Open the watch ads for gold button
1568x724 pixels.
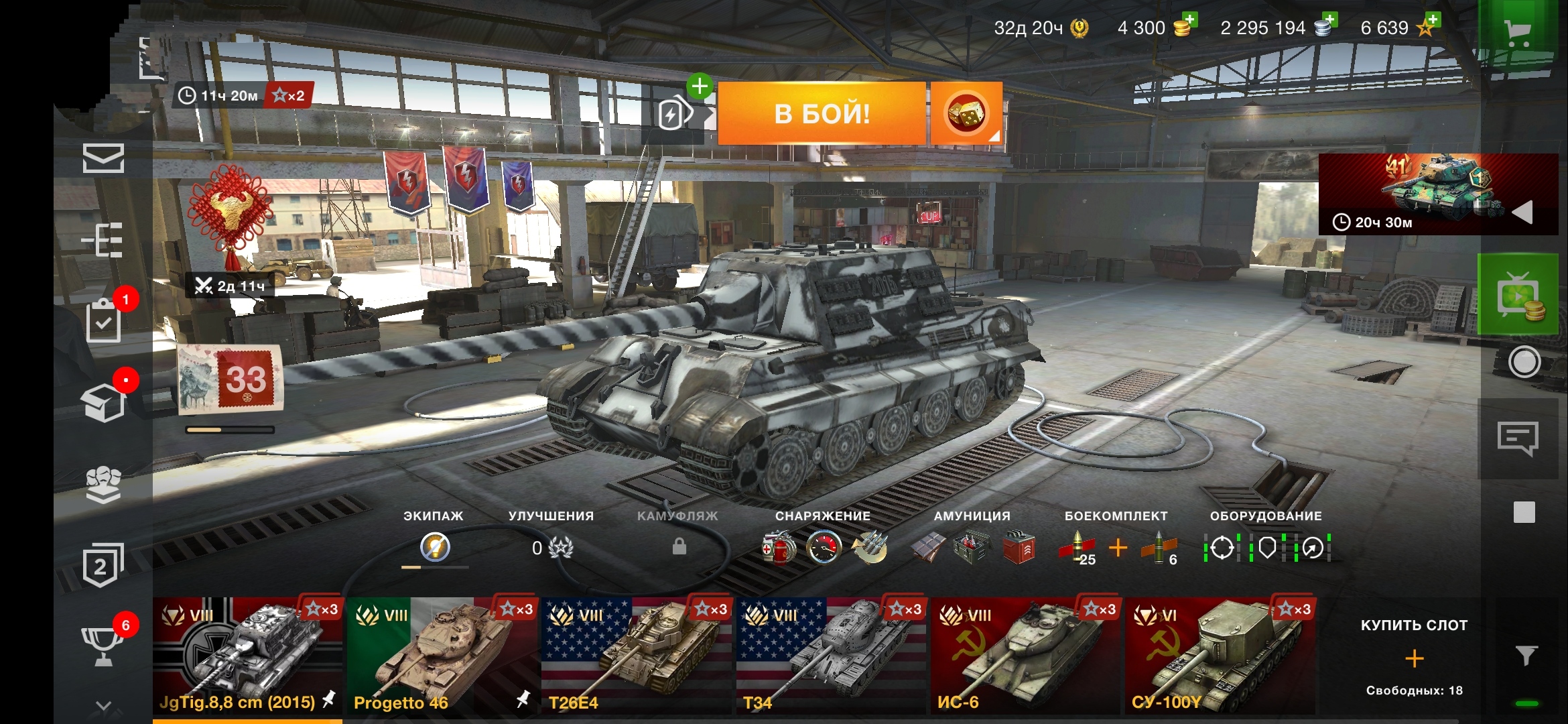1518,296
